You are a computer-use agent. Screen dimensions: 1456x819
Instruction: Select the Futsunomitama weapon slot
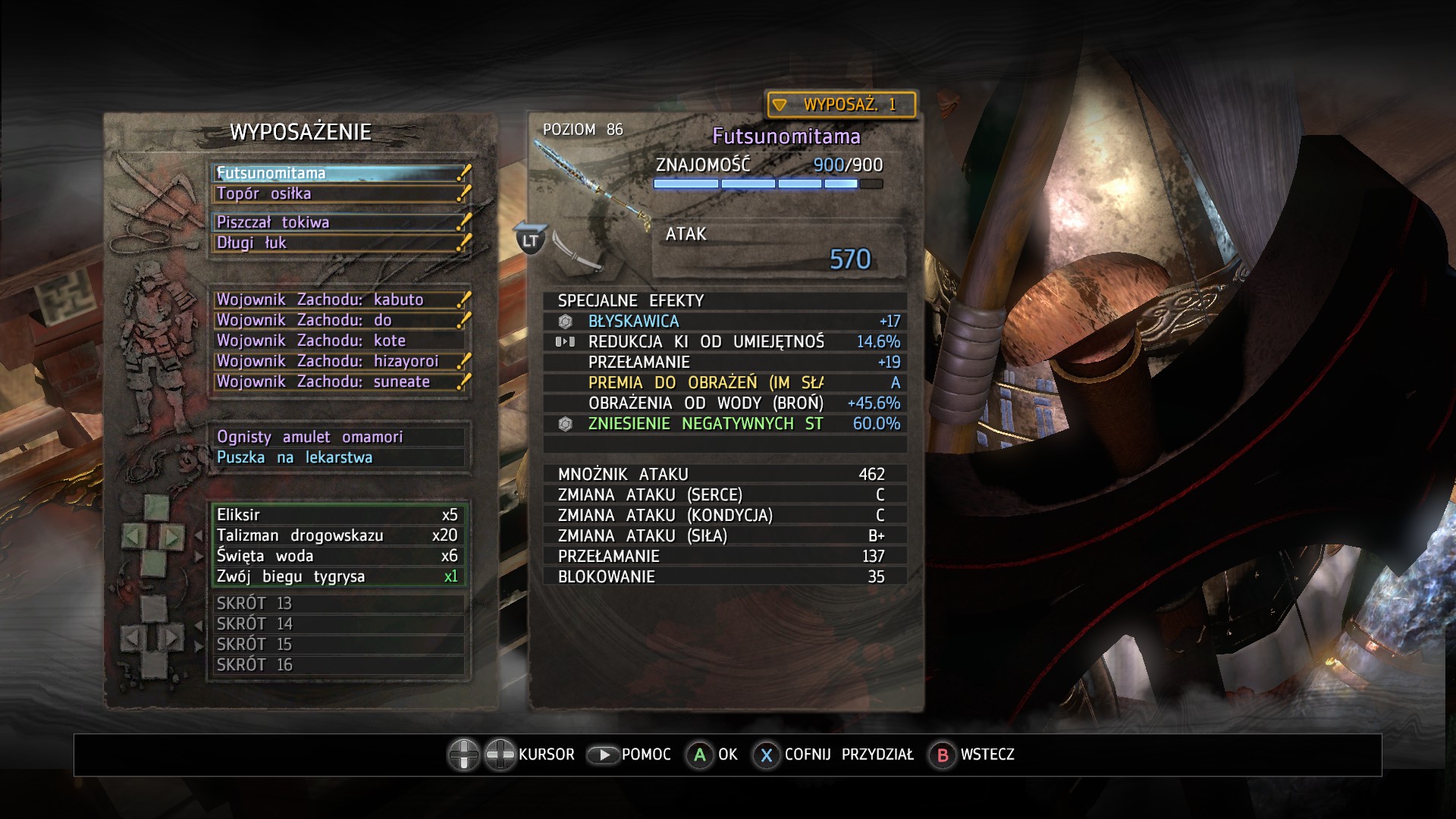click(339, 173)
